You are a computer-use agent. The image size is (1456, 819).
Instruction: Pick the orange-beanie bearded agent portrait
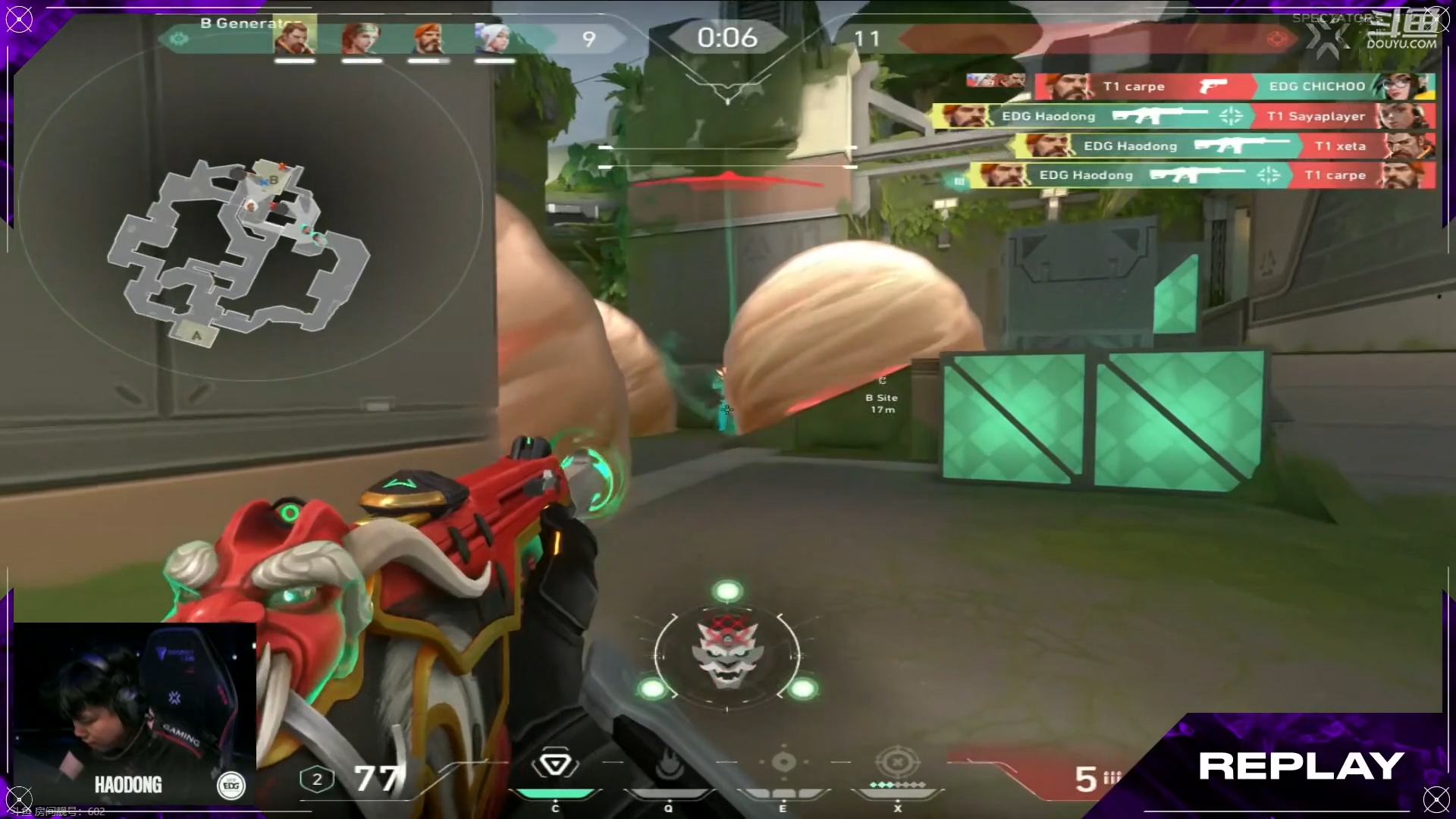pos(428,38)
